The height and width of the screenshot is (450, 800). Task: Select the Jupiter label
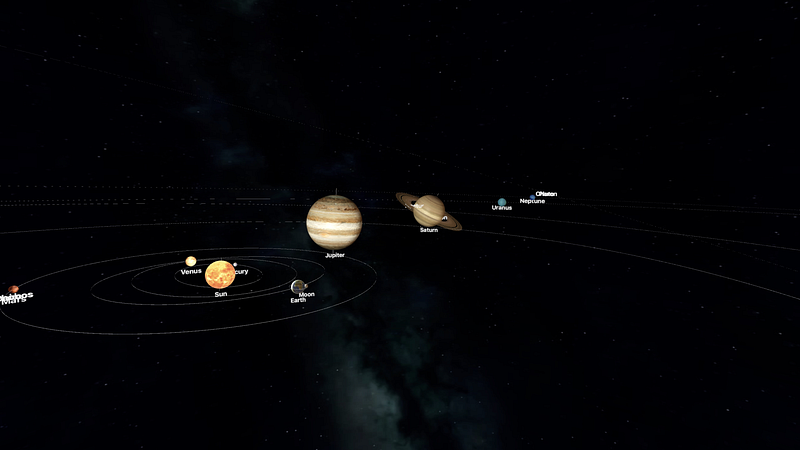pos(335,255)
